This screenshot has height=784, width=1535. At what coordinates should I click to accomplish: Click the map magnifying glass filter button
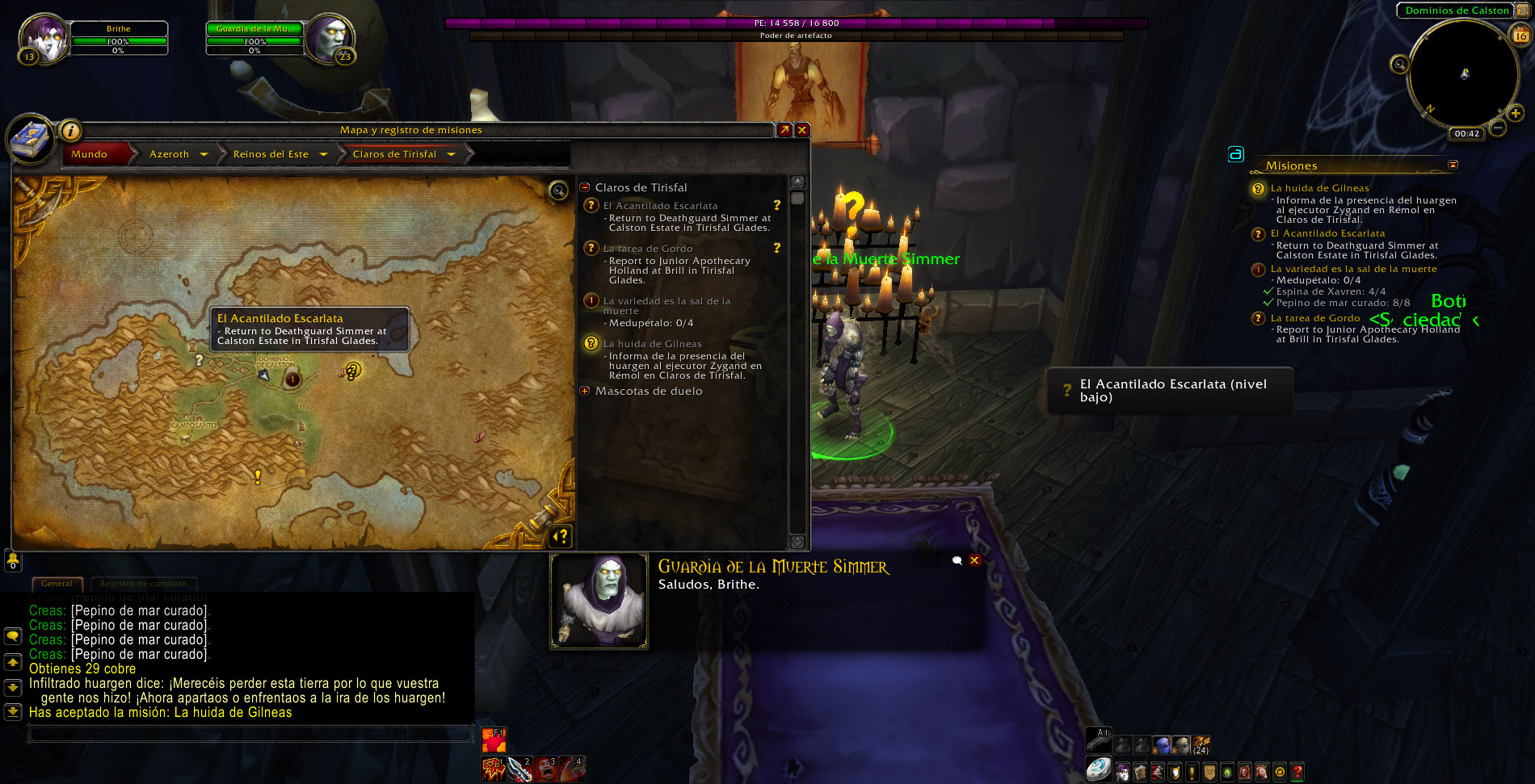tap(557, 191)
